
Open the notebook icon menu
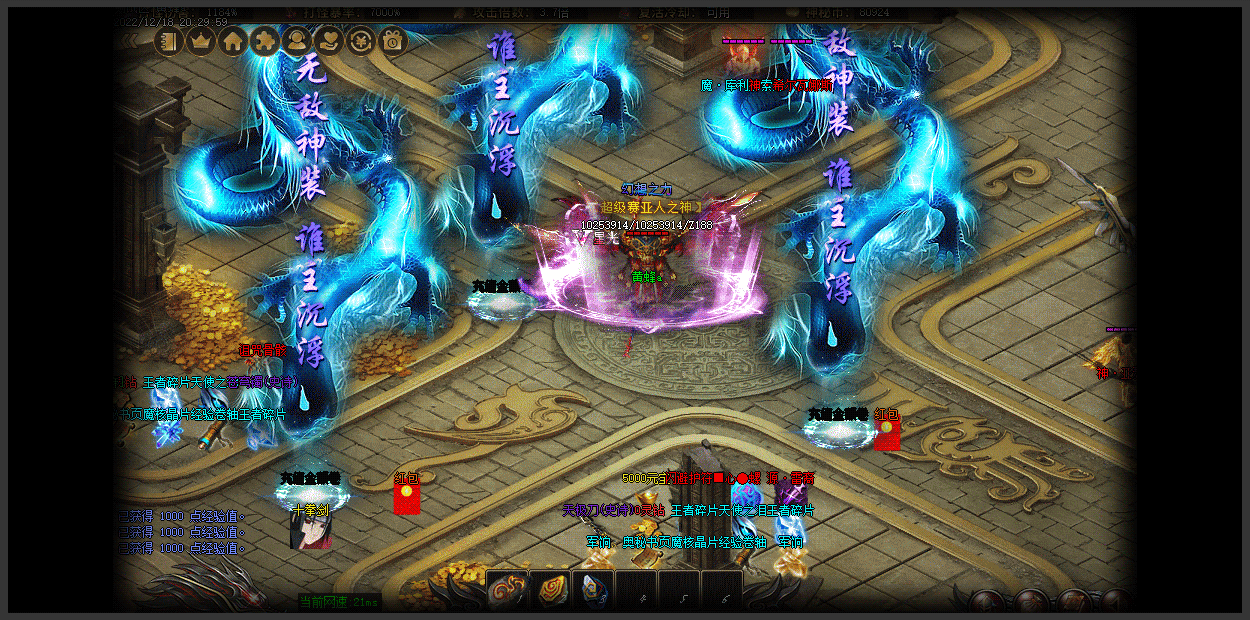pos(169,41)
